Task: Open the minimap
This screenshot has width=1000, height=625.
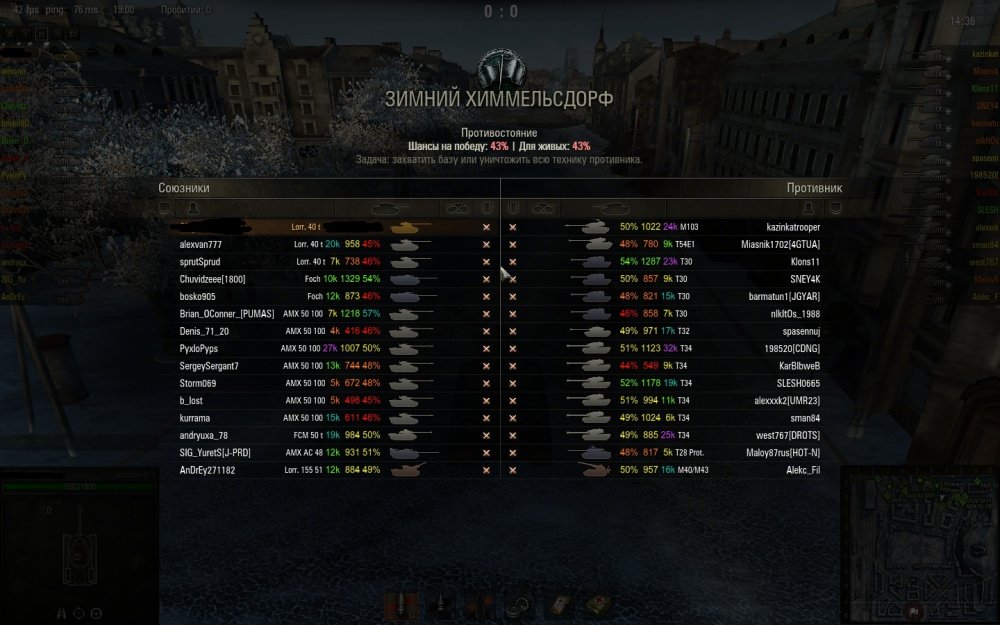Action: pos(920,545)
